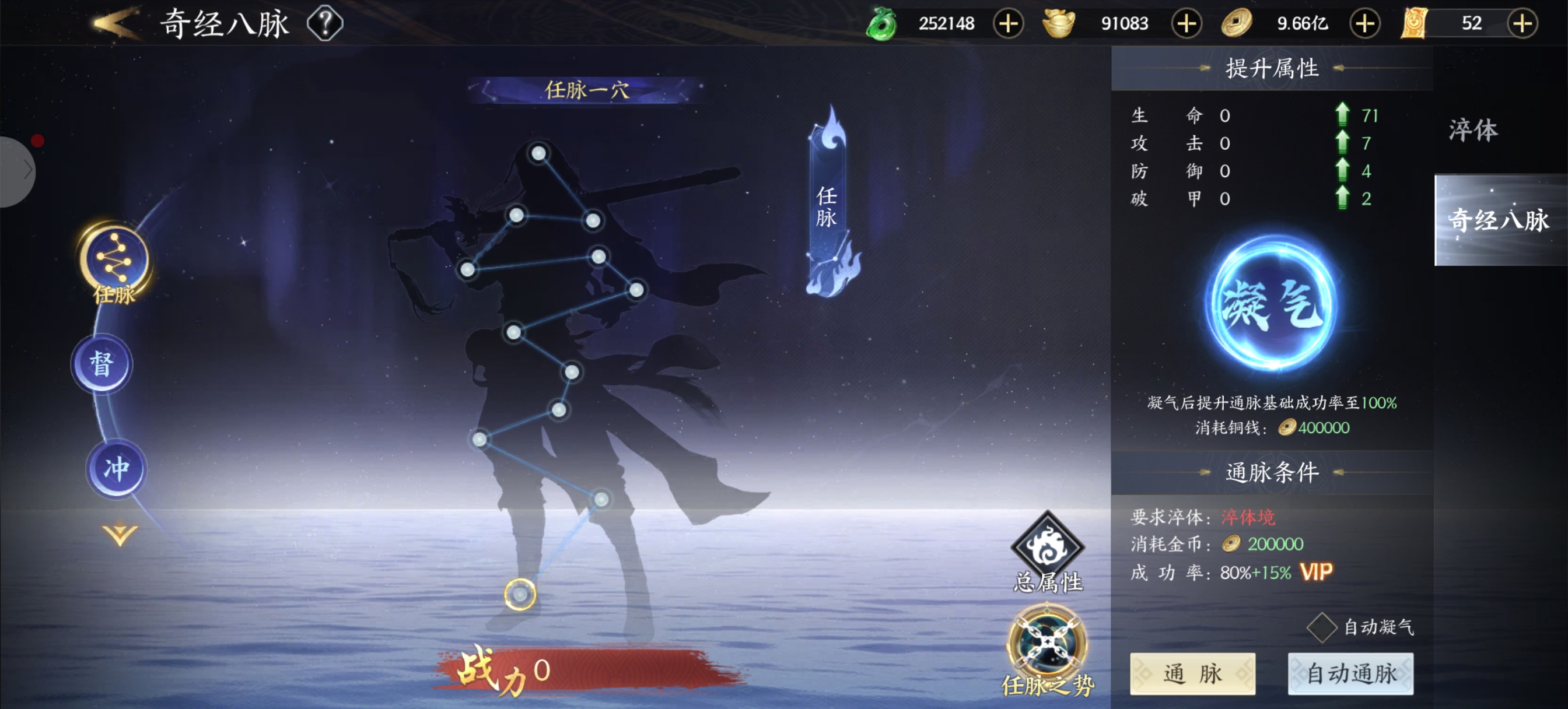This screenshot has height=709, width=1568.
Task: Toggle the 自动凝气 checkbox
Action: click(1321, 627)
